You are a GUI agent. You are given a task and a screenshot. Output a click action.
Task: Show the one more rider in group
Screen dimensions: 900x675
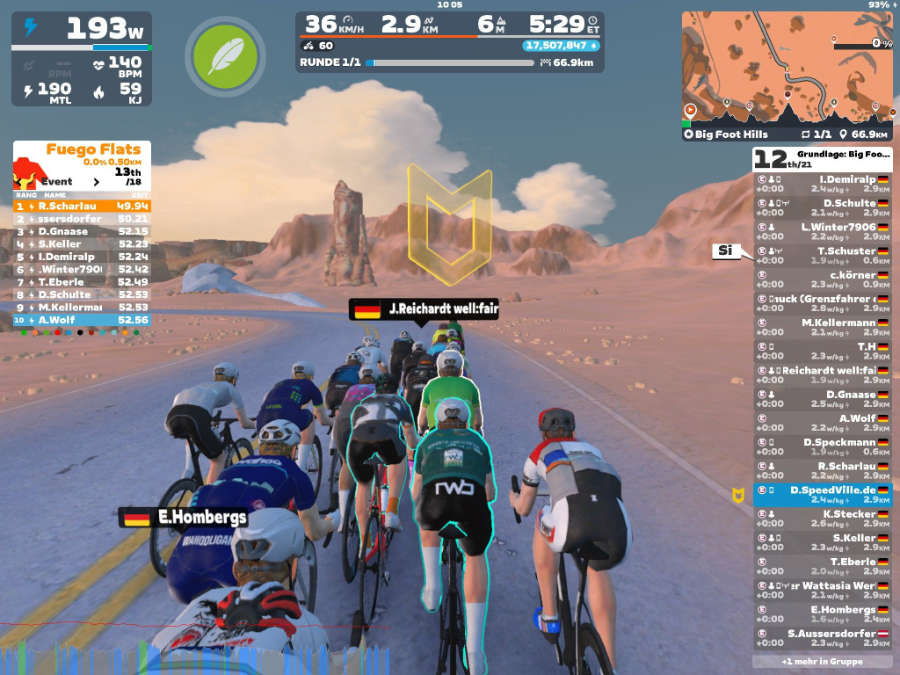[x=822, y=661]
